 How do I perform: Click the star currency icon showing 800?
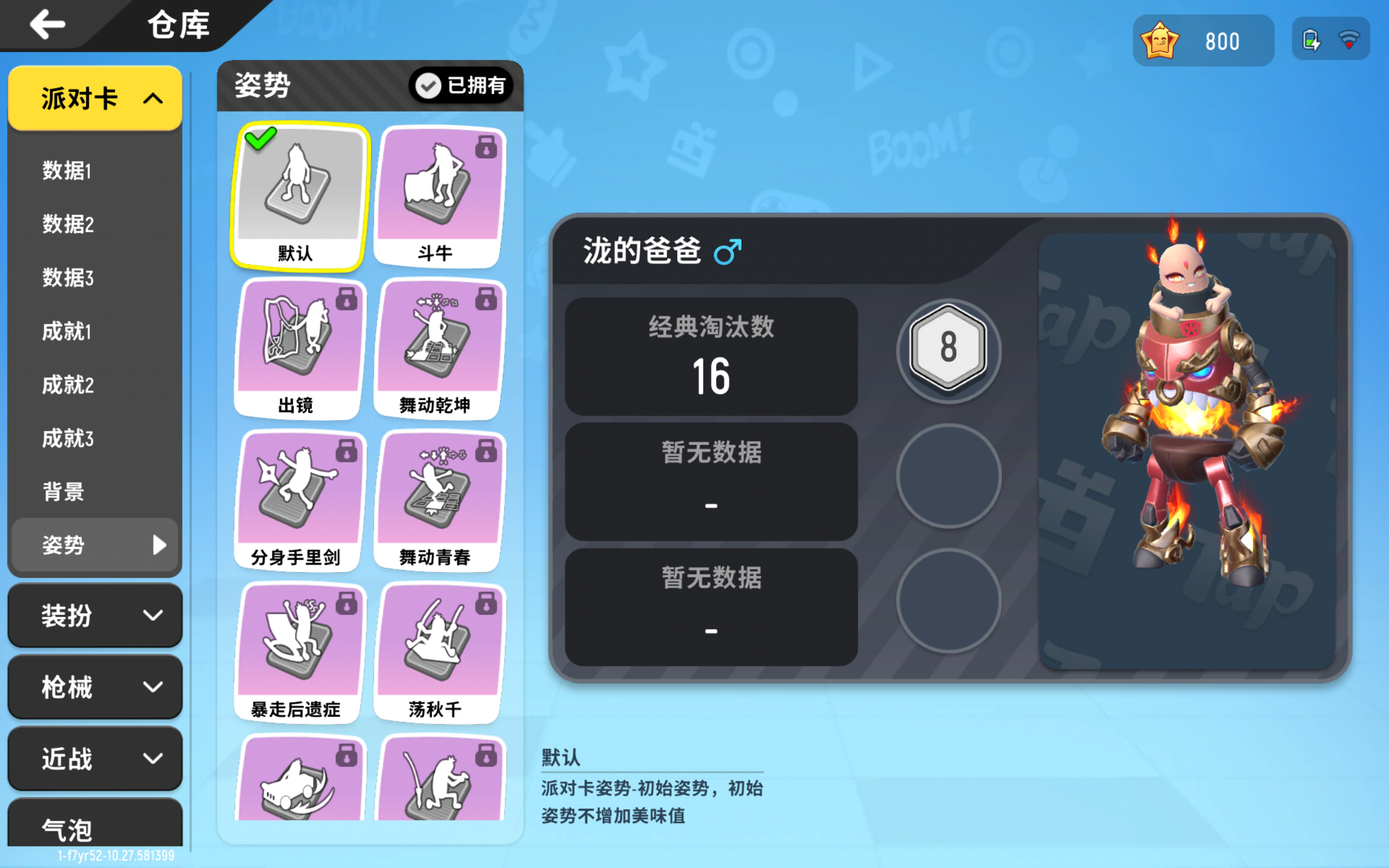[1159, 39]
